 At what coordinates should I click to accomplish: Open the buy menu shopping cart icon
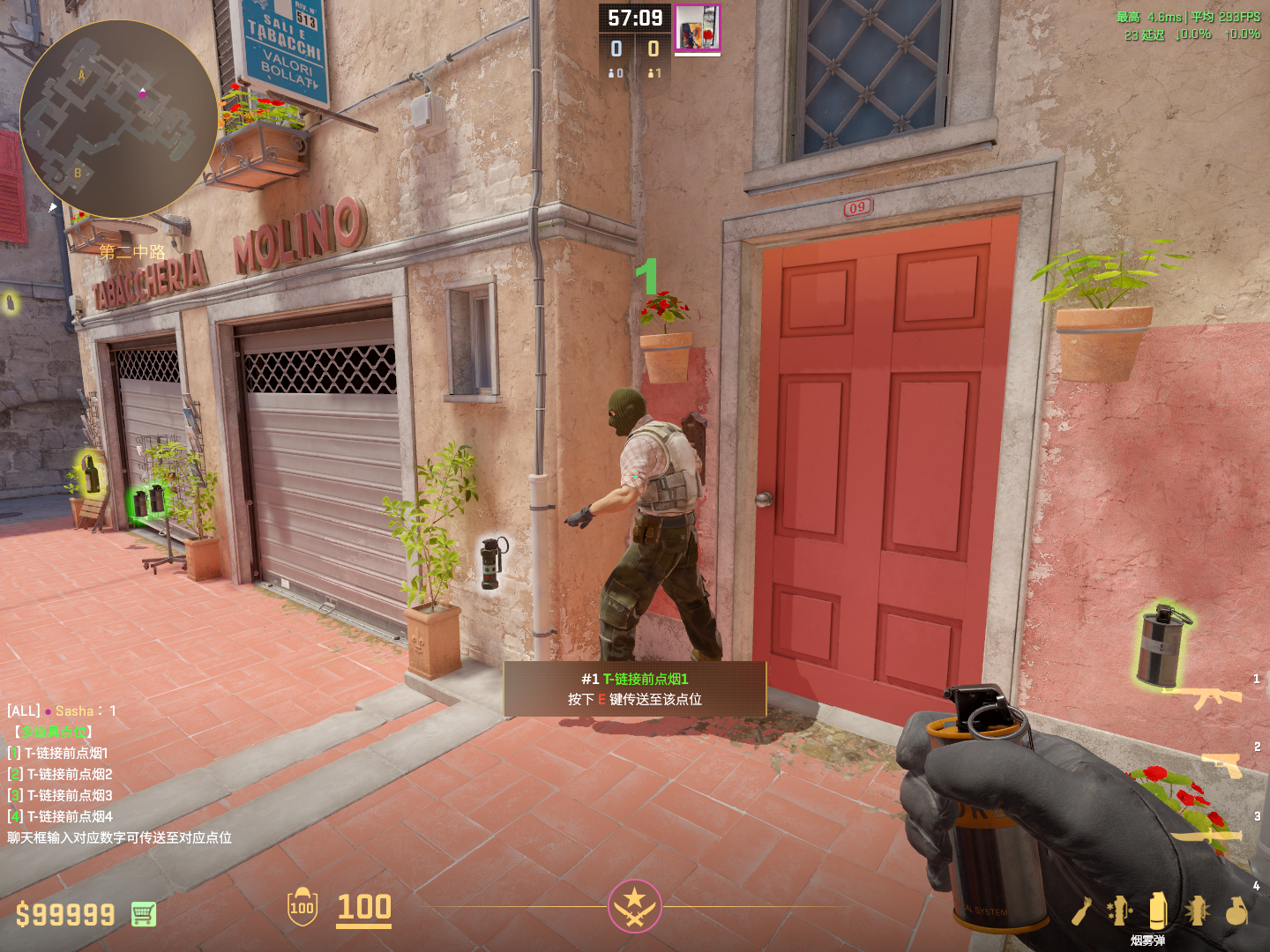pyautogui.click(x=144, y=914)
